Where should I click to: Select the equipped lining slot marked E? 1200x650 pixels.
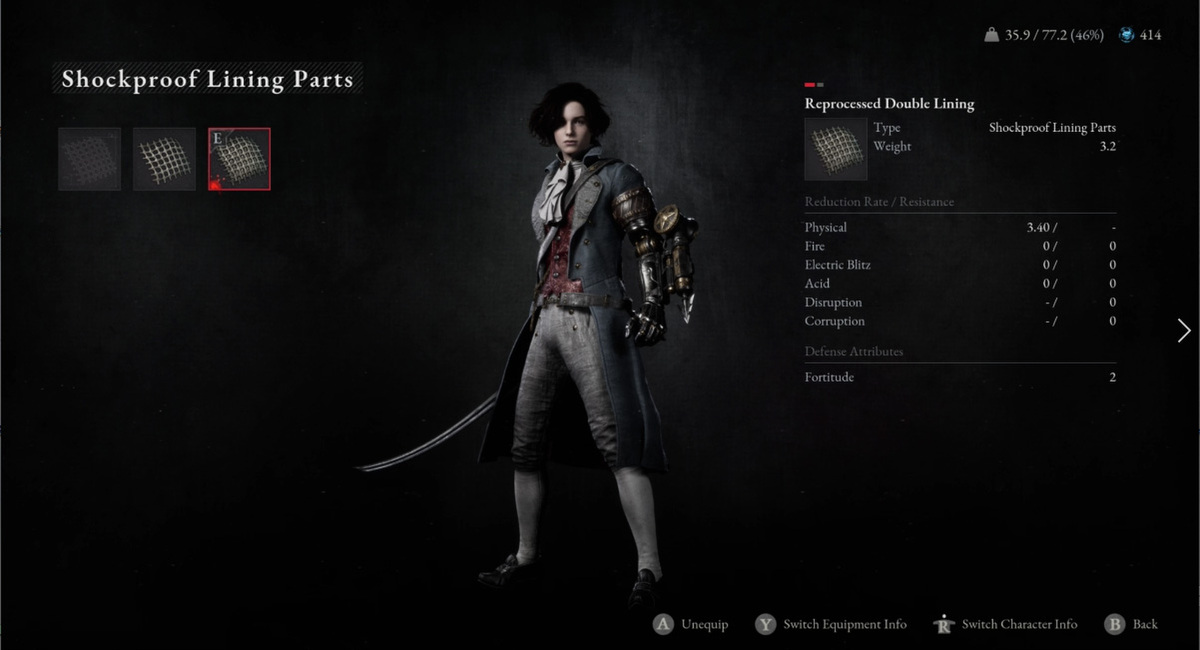[239, 159]
